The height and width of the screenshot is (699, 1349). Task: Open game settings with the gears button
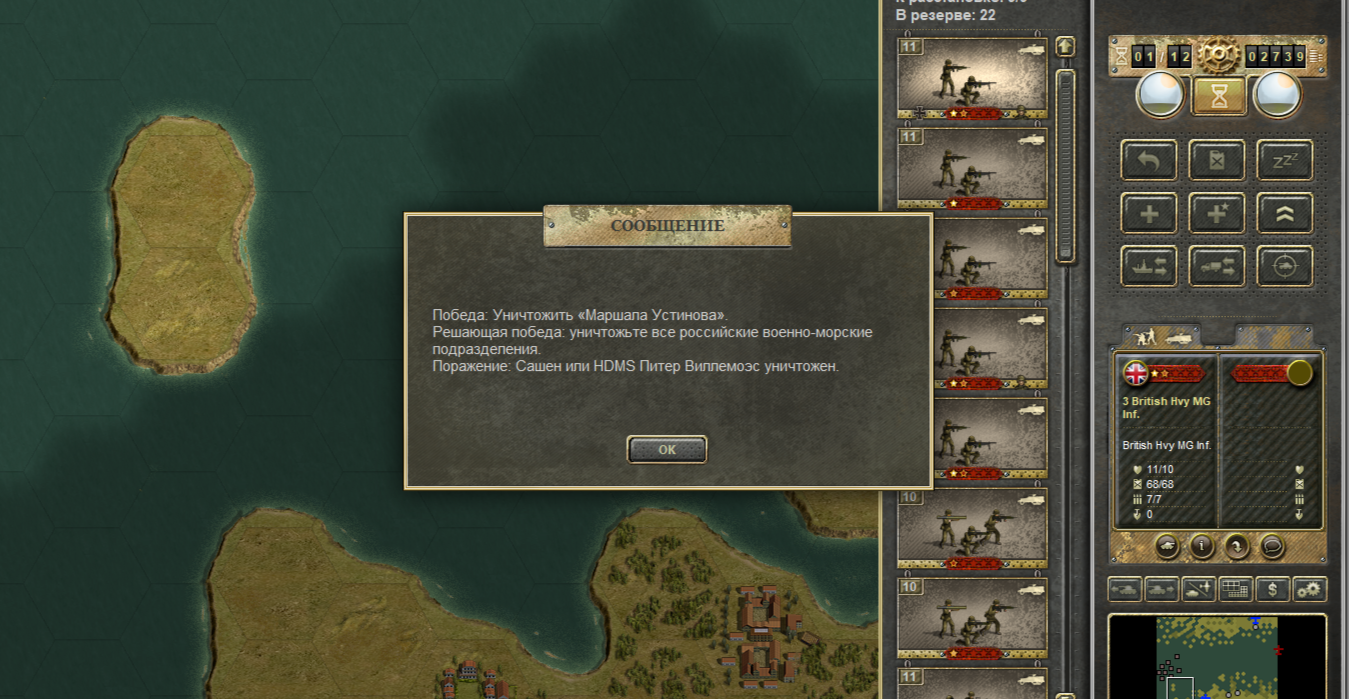click(1309, 590)
